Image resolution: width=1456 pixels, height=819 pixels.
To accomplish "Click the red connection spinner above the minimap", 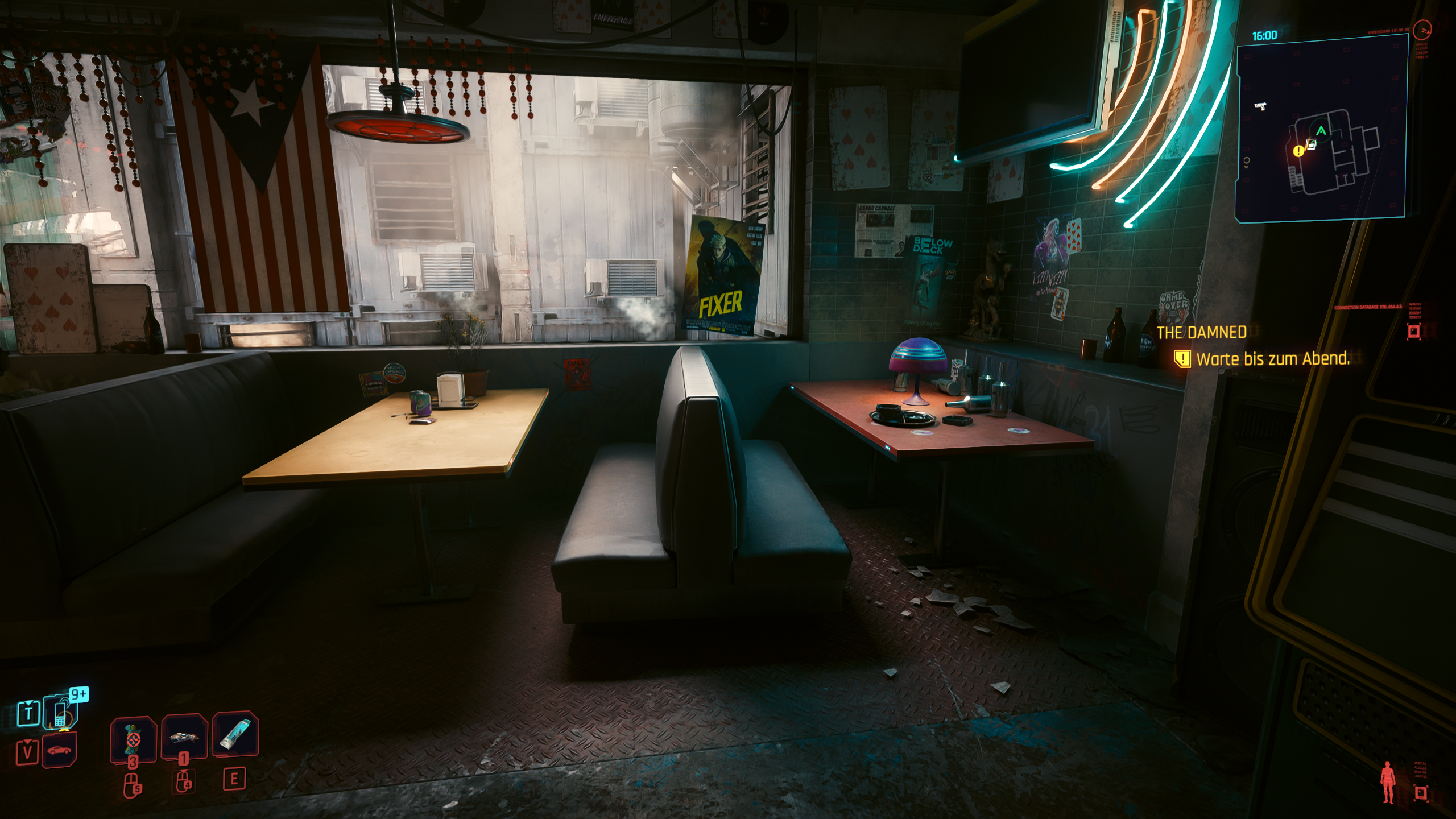I will pyautogui.click(x=1422, y=30).
